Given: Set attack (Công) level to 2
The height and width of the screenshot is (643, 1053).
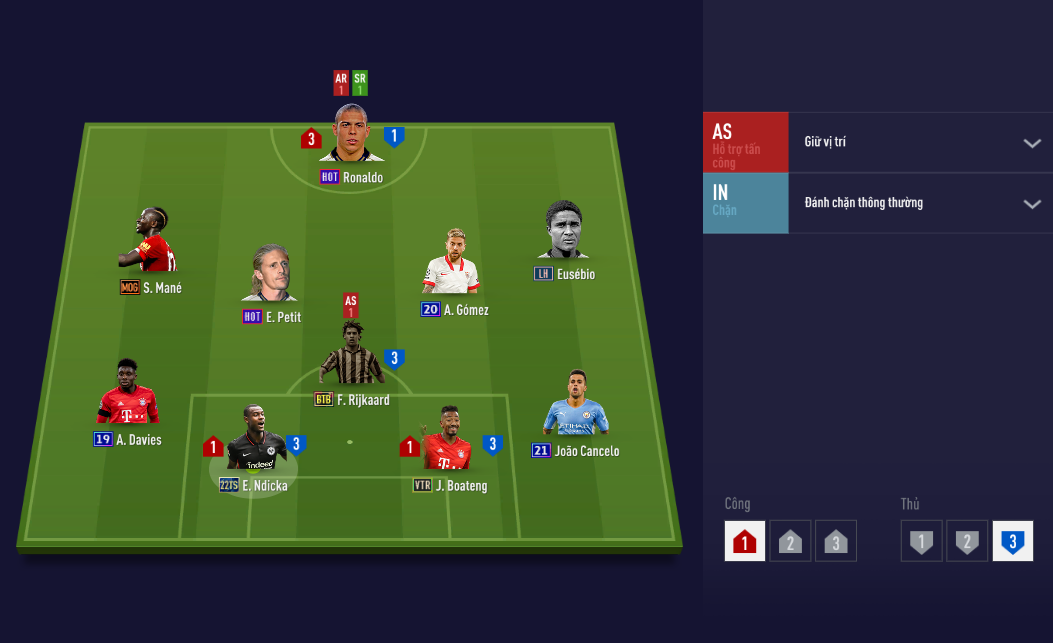Looking at the screenshot, I should coord(790,541).
